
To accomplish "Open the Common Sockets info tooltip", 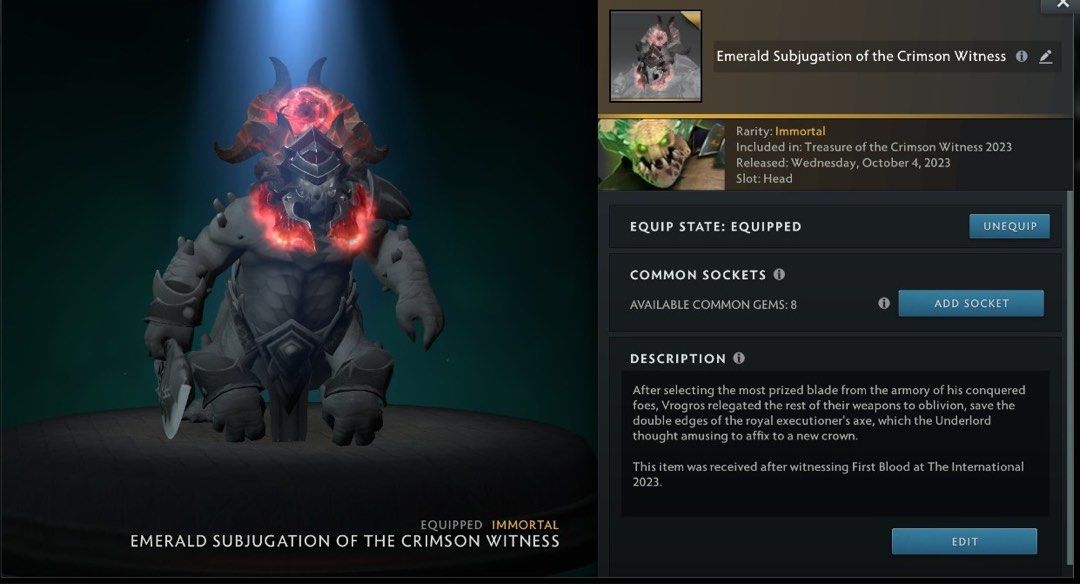I will click(779, 274).
